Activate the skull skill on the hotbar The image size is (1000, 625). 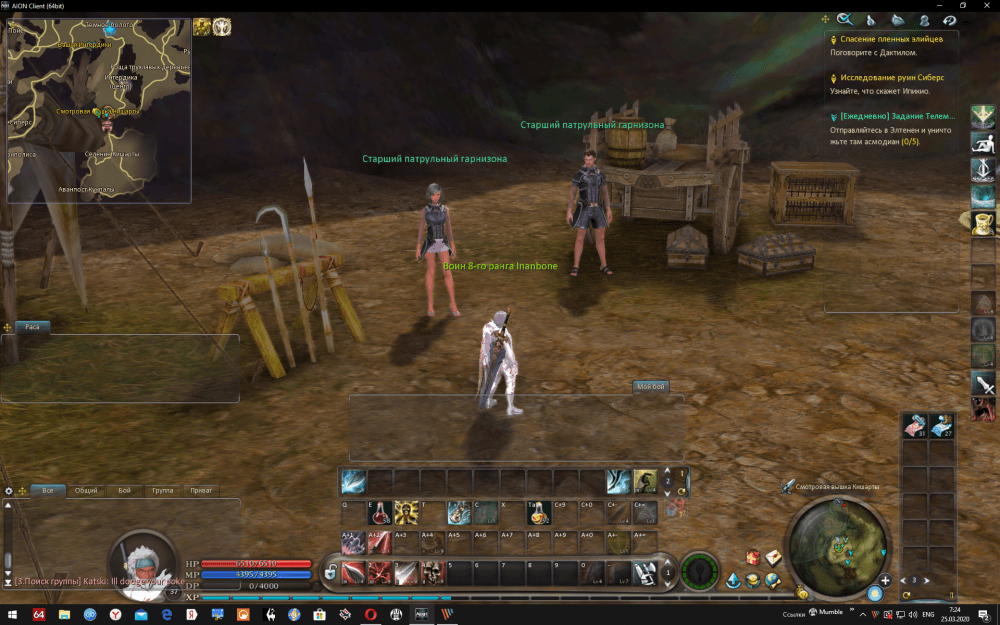432,573
